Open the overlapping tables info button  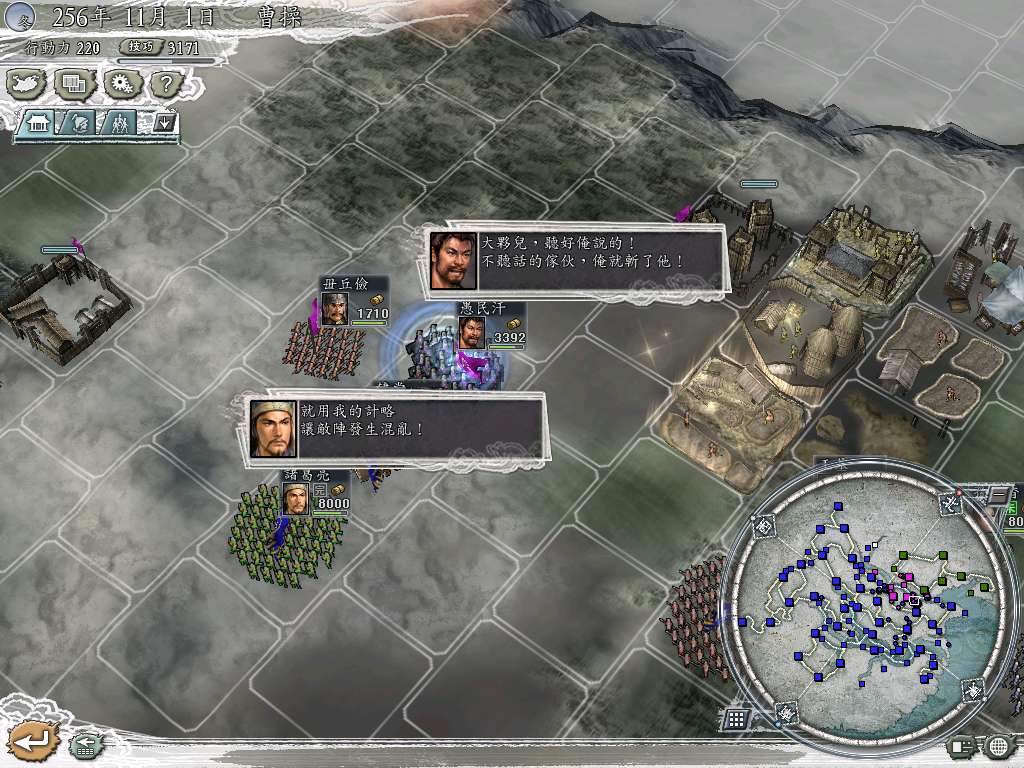point(74,84)
